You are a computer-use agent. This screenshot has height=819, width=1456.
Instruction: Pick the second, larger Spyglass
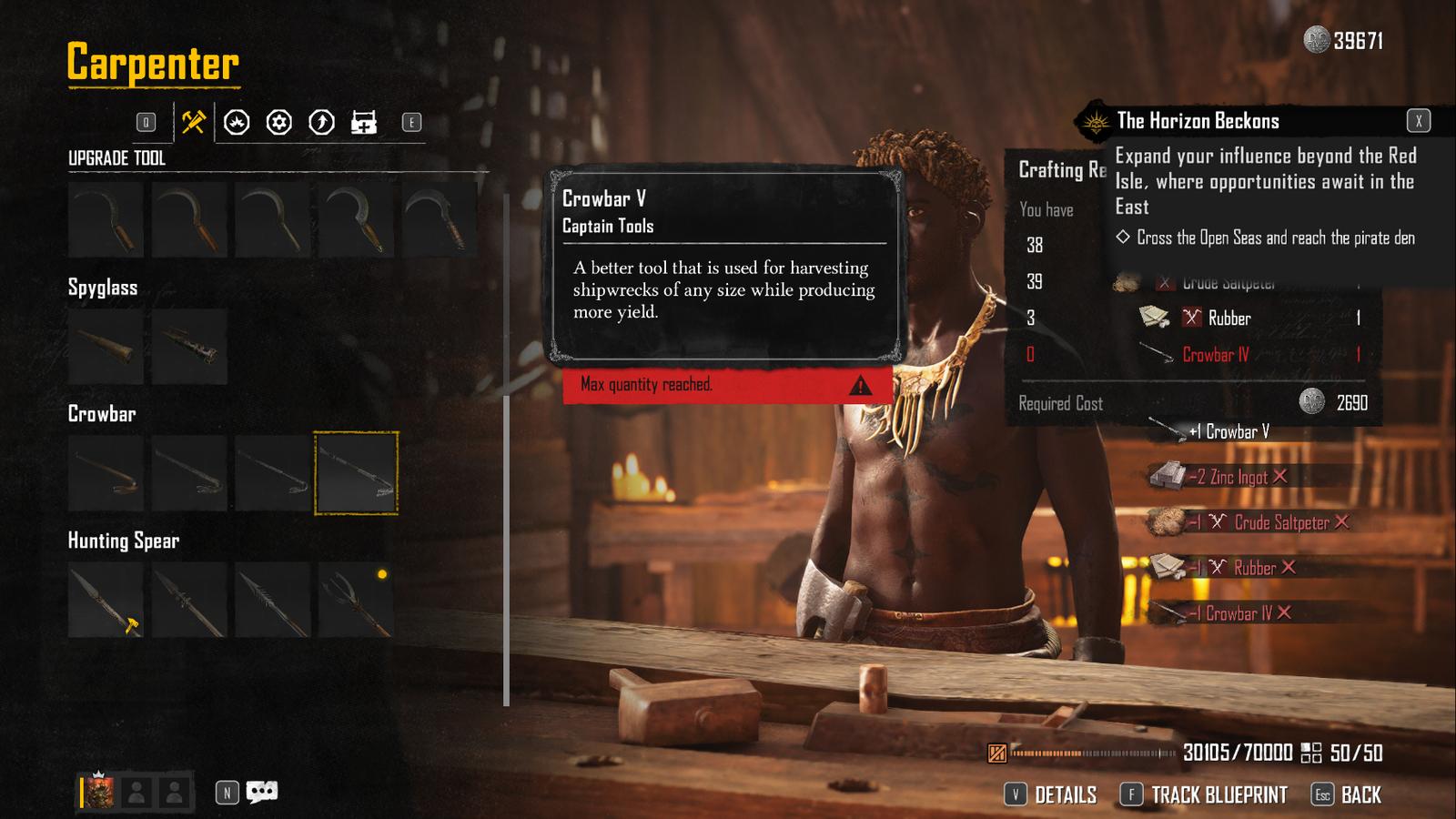tap(189, 347)
